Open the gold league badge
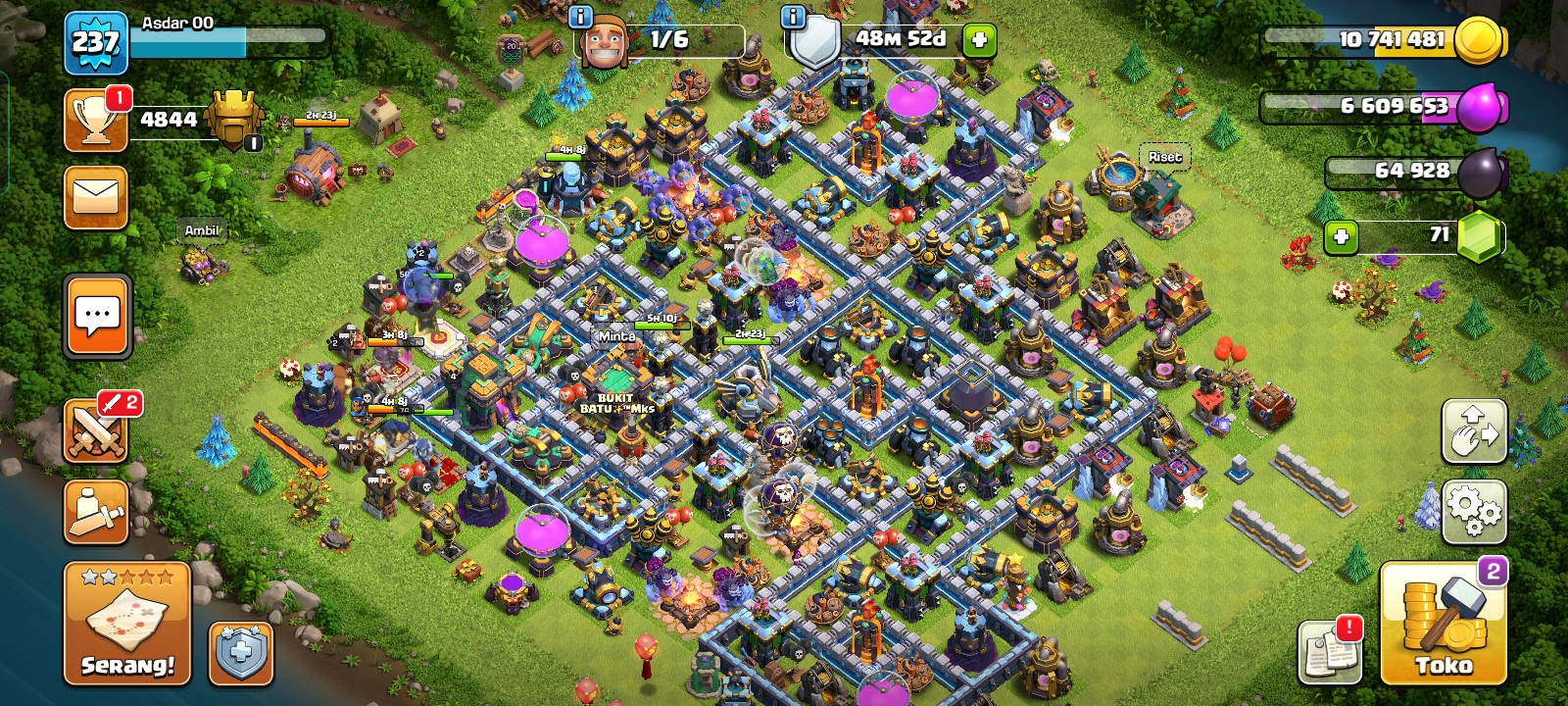1568x706 pixels. pyautogui.click(x=235, y=120)
